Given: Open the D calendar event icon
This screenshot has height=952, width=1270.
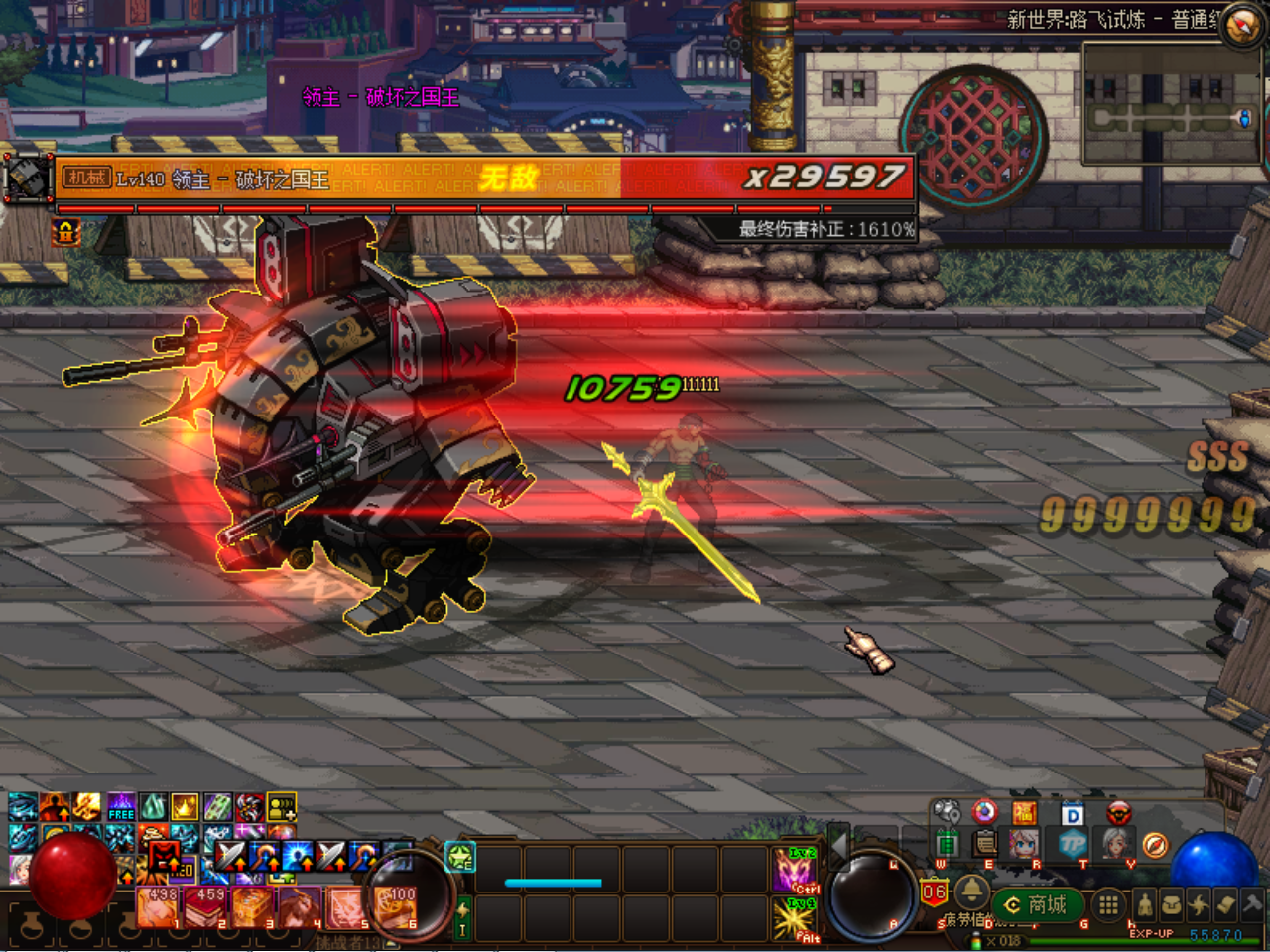Looking at the screenshot, I should coord(1072,813).
